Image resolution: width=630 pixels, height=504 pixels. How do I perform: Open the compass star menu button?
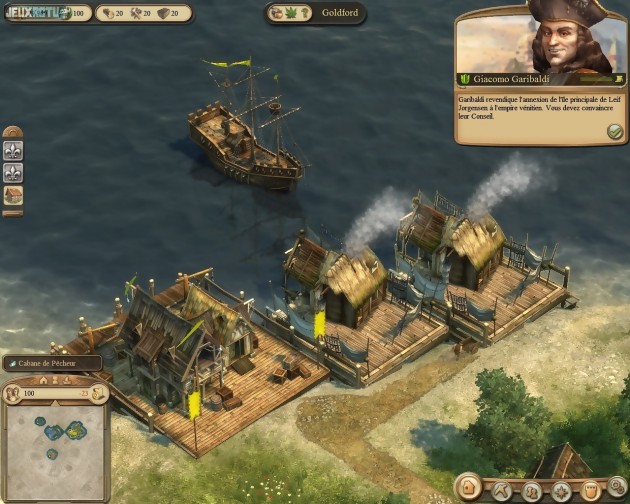click(562, 491)
